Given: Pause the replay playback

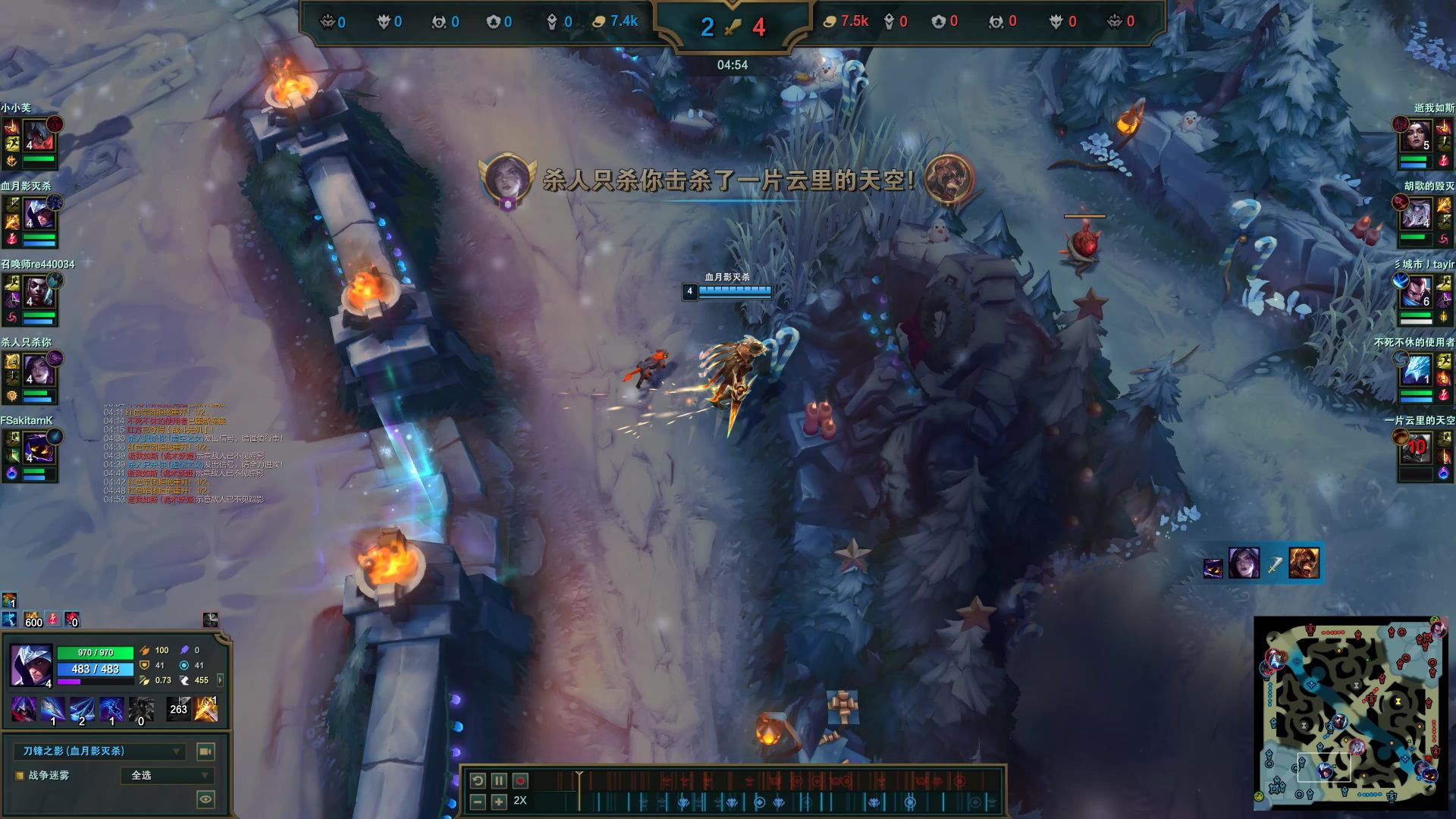Looking at the screenshot, I should point(499,780).
